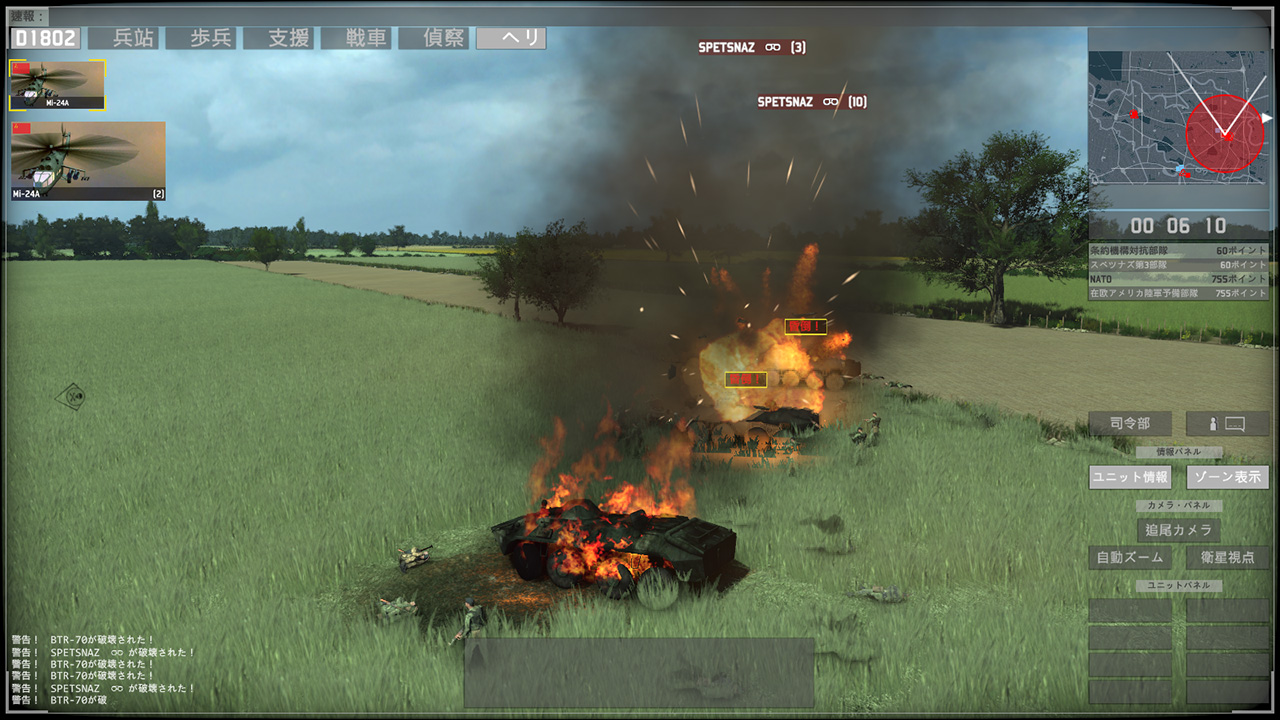The height and width of the screenshot is (720, 1280).
Task: Select the small yellow-bracketed Mi-24A card
Action: pyautogui.click(x=57, y=85)
